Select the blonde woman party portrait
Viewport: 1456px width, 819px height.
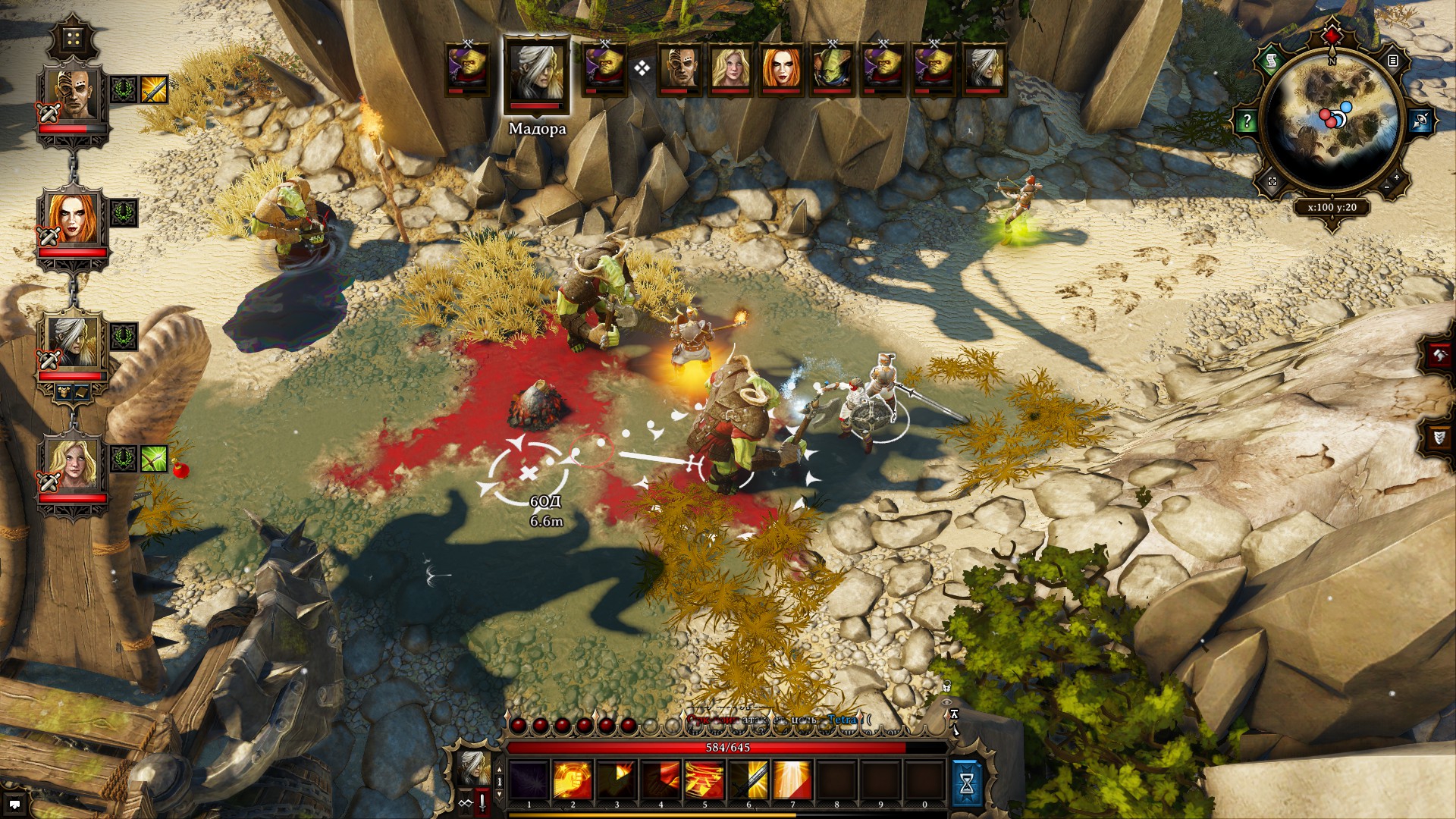74,464
